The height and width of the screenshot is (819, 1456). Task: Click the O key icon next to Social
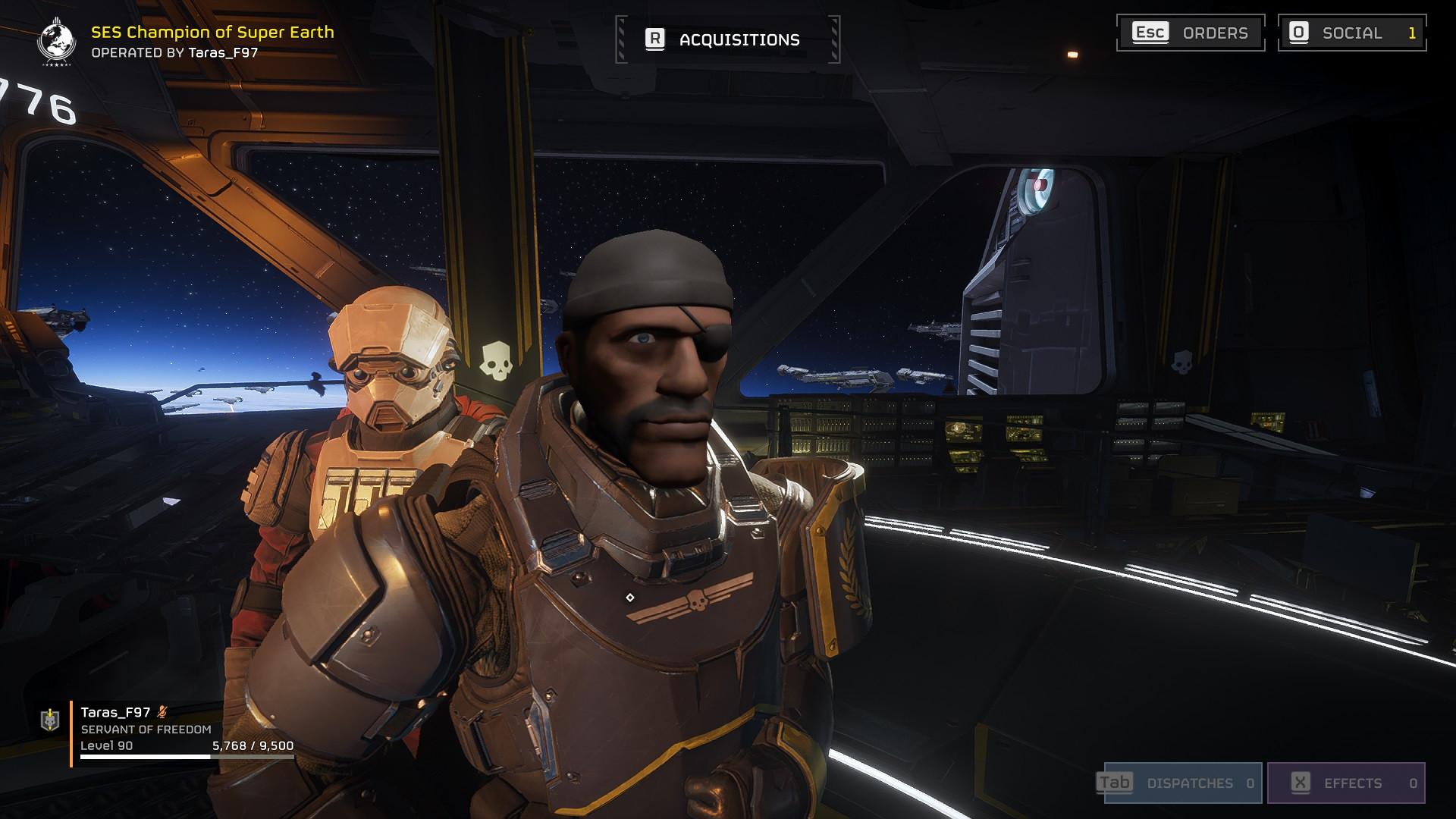pyautogui.click(x=1299, y=33)
